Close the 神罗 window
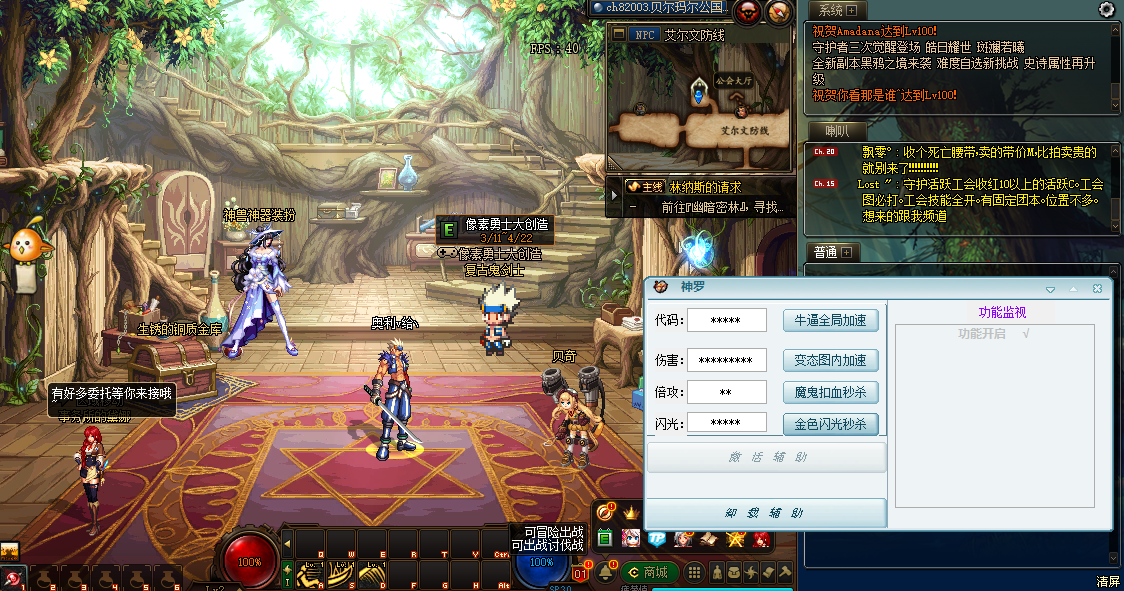The image size is (1124, 591). 1097,288
